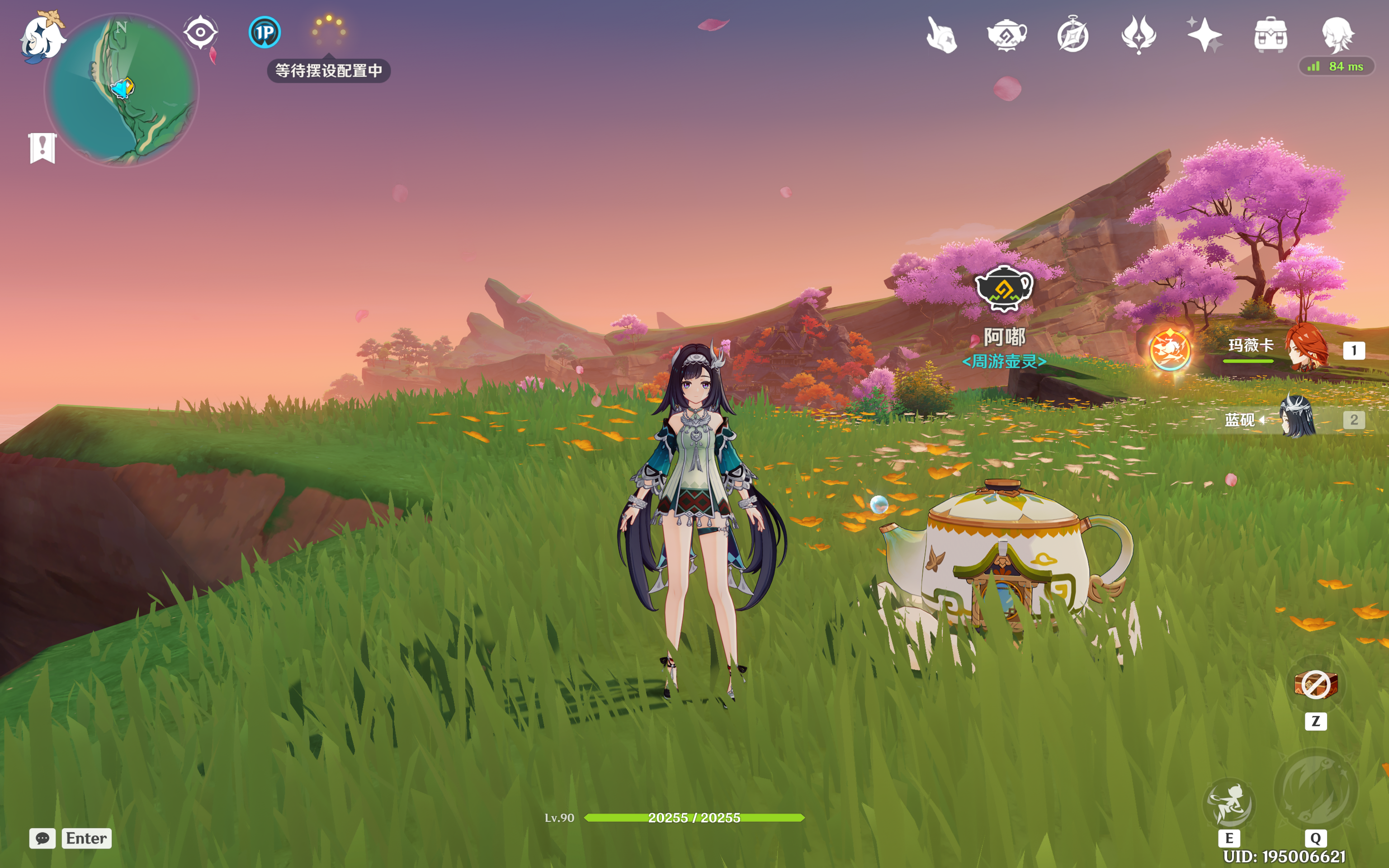
Task: Open the Serenitea Pot teapot menu icon
Action: [1007, 36]
